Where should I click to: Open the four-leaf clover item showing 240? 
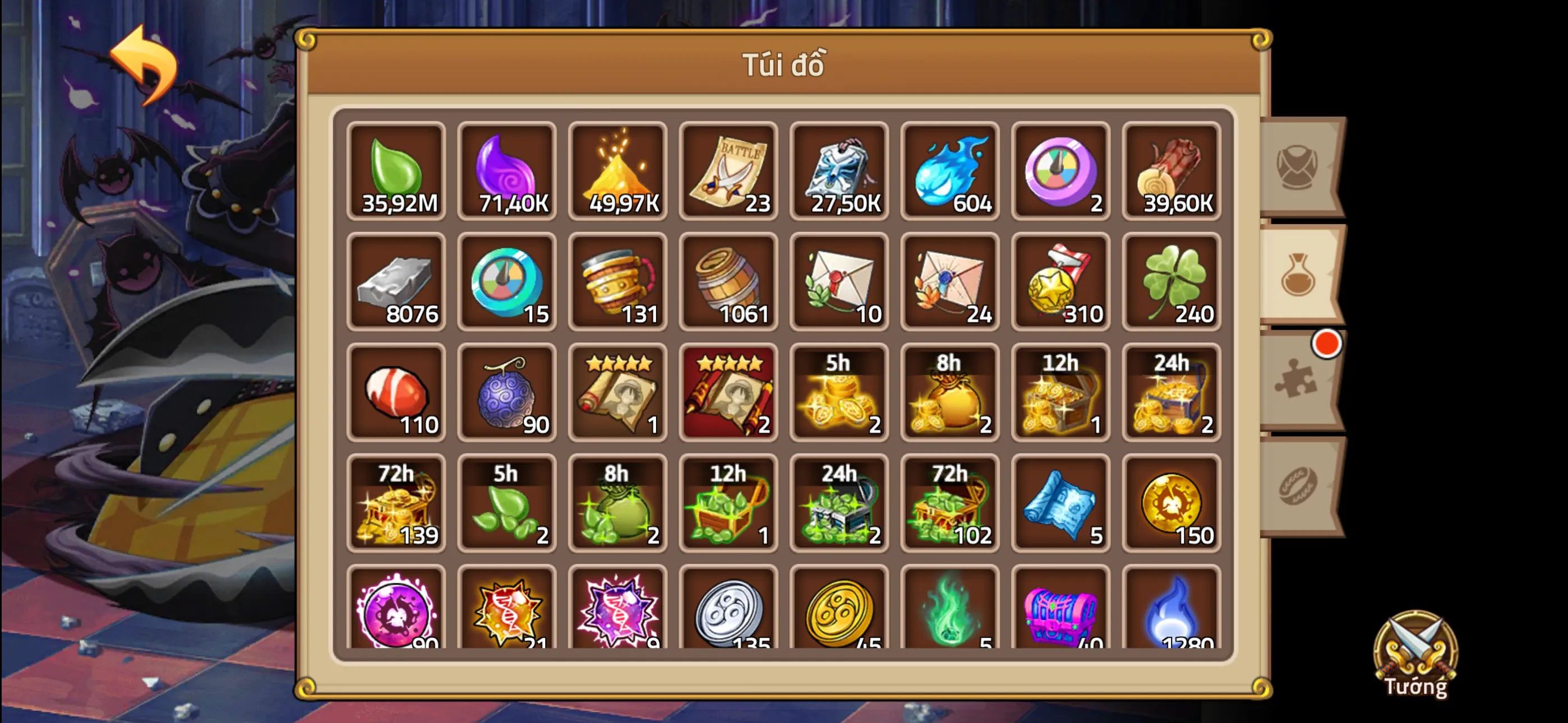click(x=1172, y=283)
